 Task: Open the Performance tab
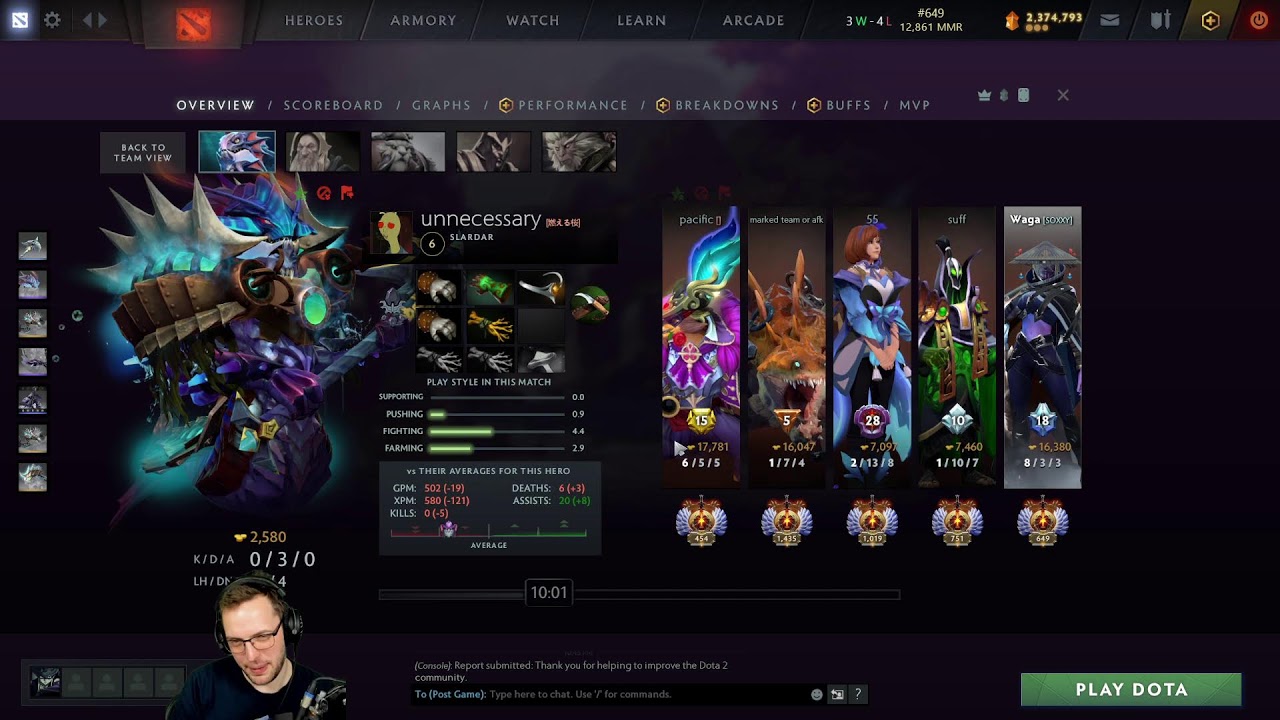pyautogui.click(x=572, y=105)
